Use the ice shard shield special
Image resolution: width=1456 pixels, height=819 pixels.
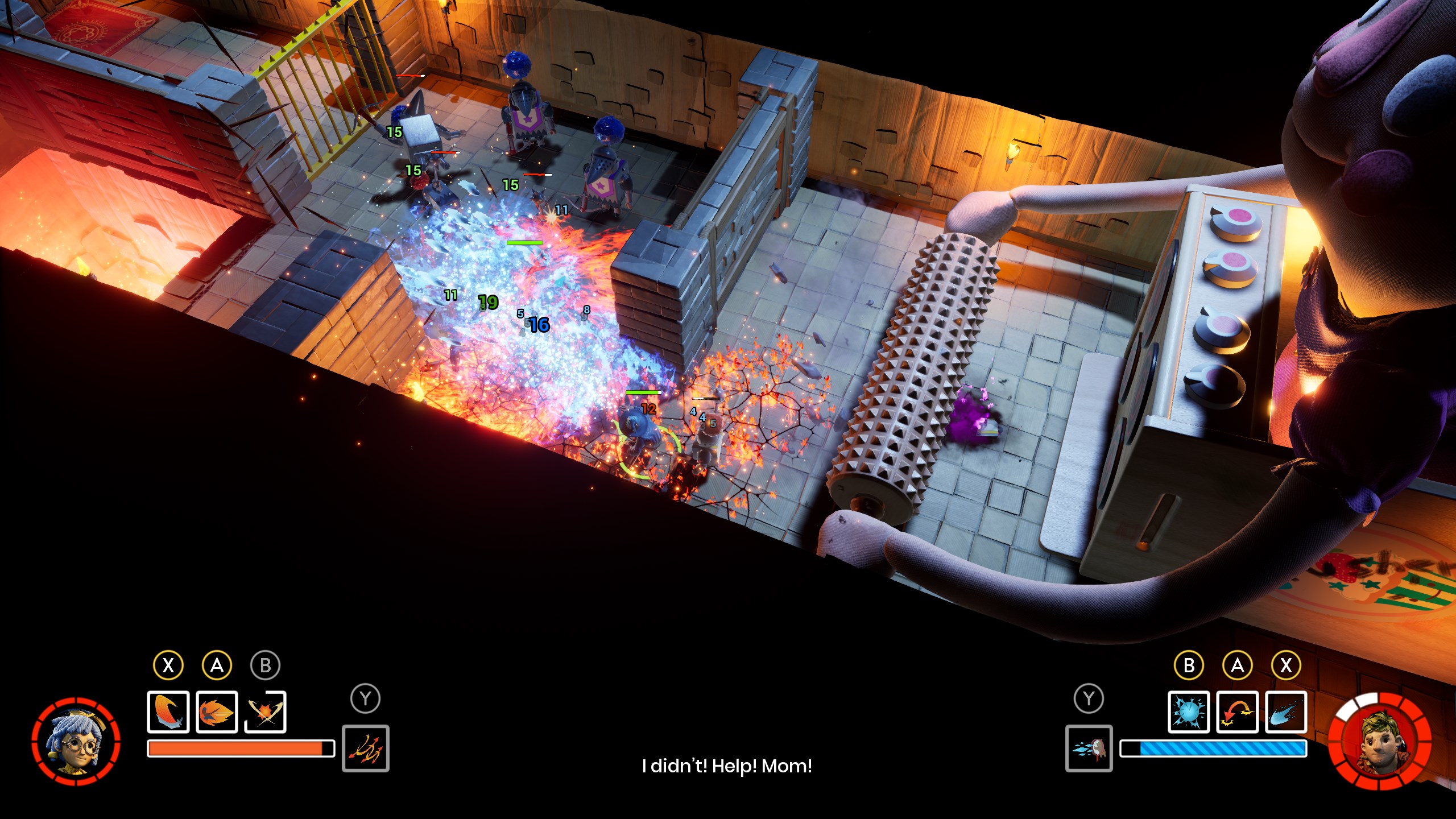pos(1089,748)
